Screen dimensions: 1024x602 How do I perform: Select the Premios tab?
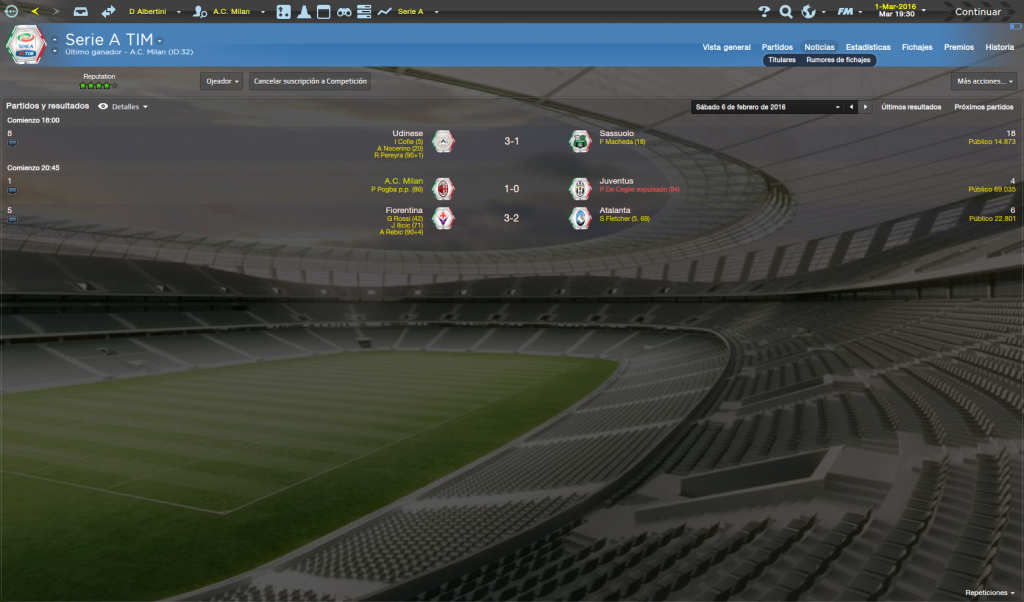[x=959, y=47]
